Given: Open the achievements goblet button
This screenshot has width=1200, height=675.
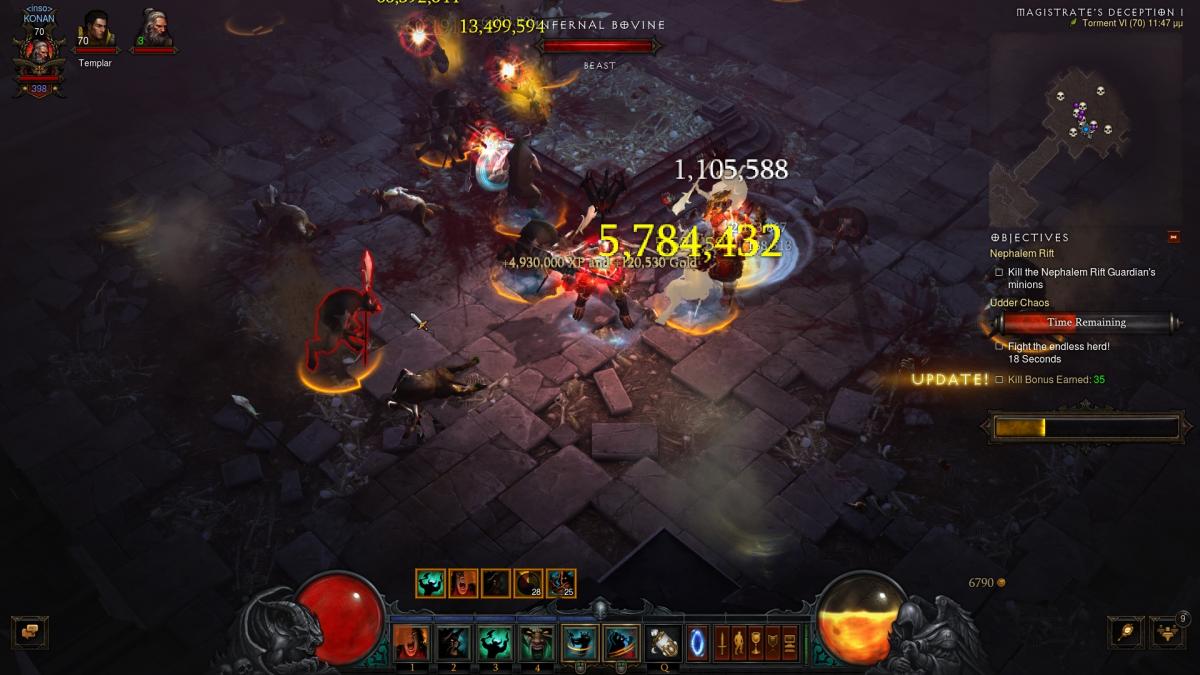Looking at the screenshot, I should 755,642.
